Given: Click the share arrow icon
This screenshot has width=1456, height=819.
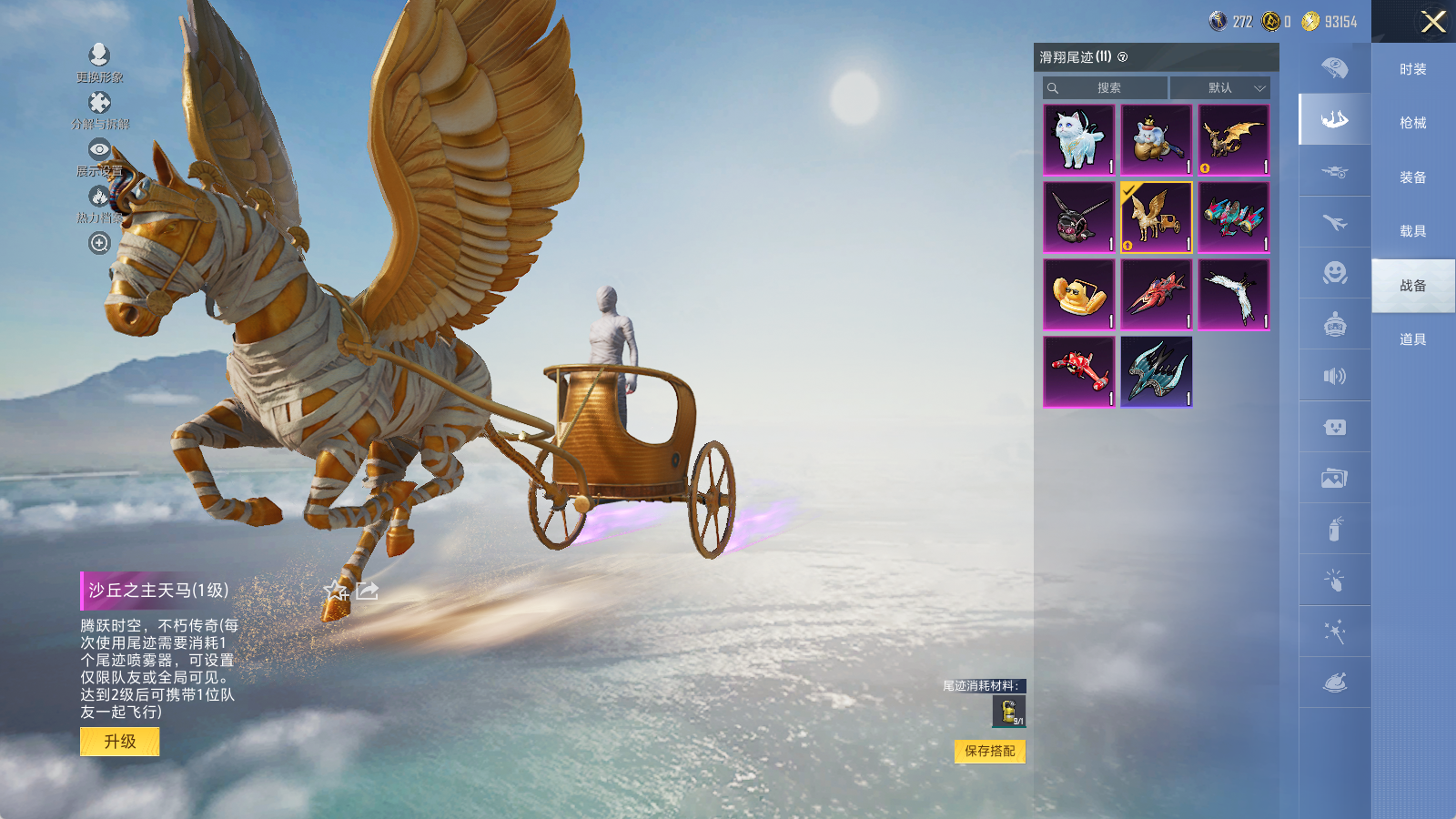Looking at the screenshot, I should 367,591.
